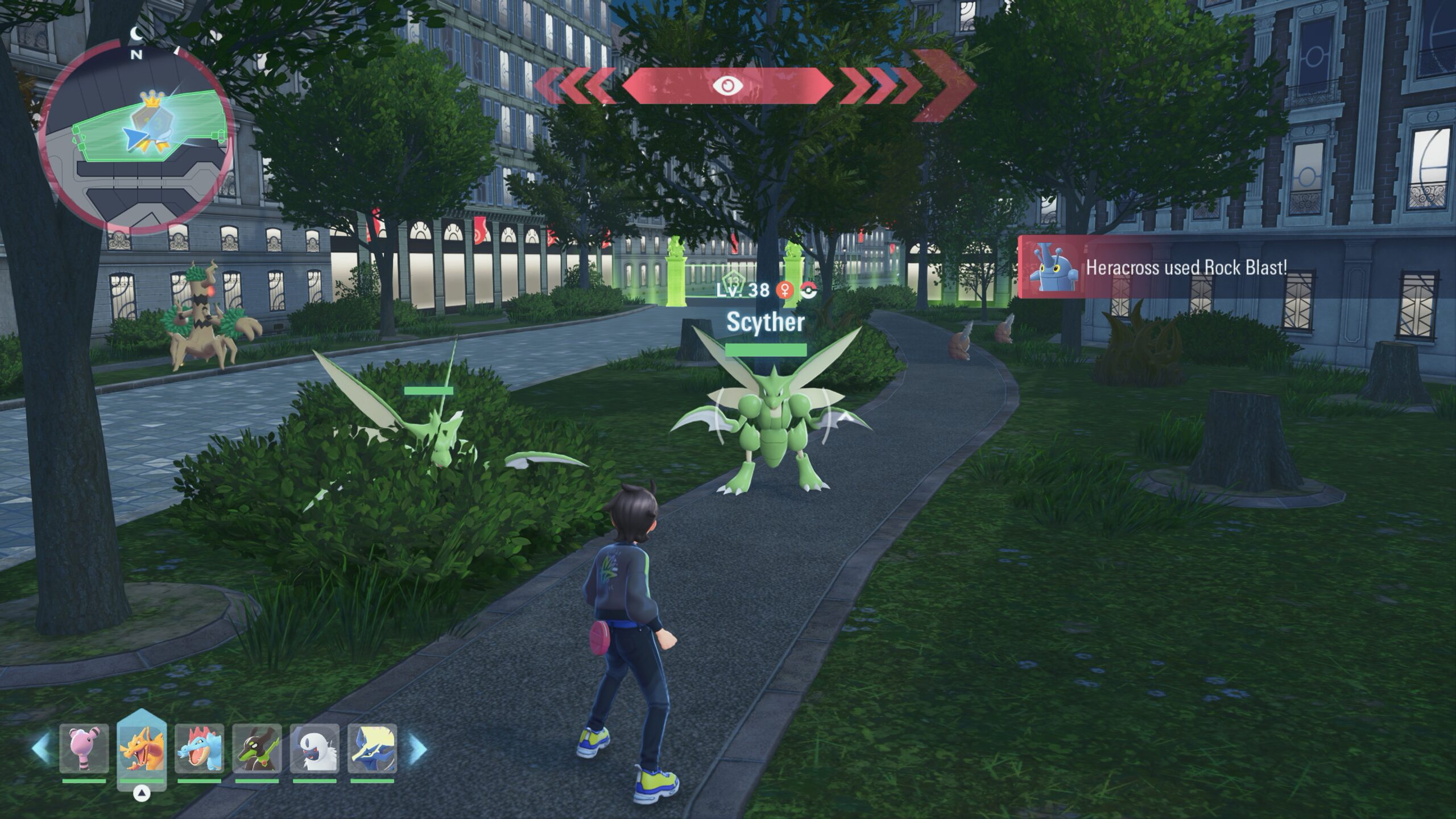Click the party bar's right arrow
Screen dimensions: 1456x819
(417, 748)
